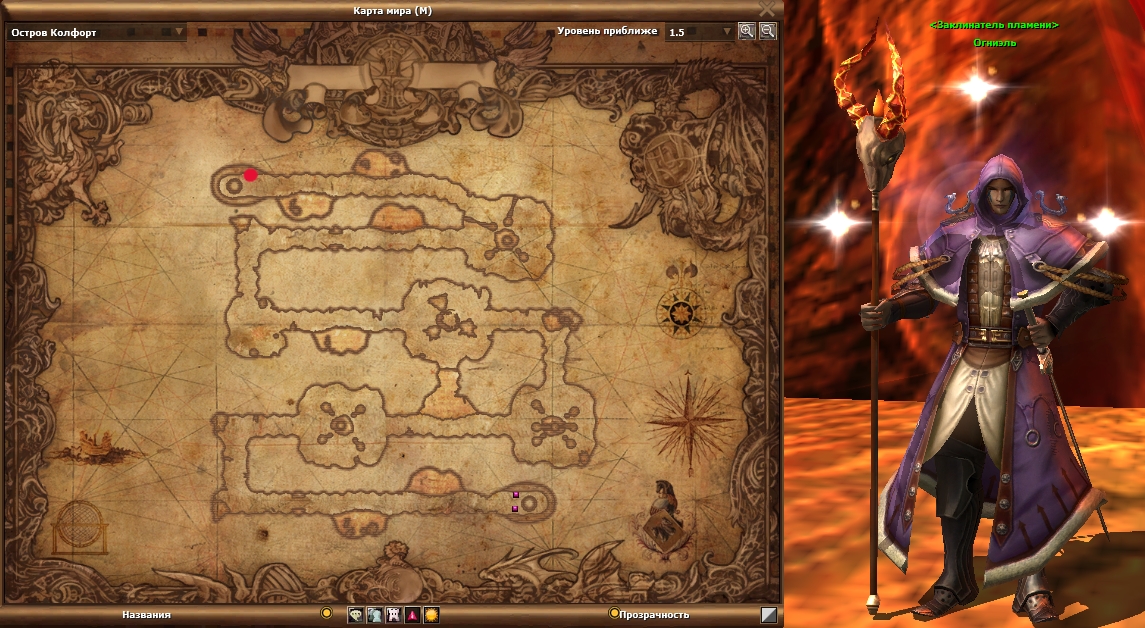The height and width of the screenshot is (628, 1145).
Task: Toggle the grey two-figure map filter icon
Action: pyautogui.click(x=374, y=615)
